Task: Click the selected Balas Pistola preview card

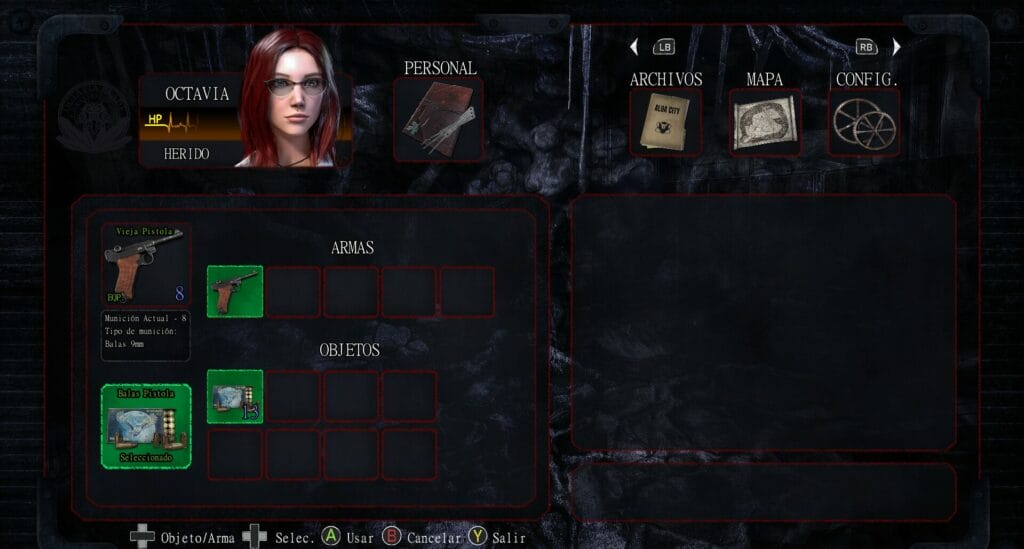Action: (146, 426)
